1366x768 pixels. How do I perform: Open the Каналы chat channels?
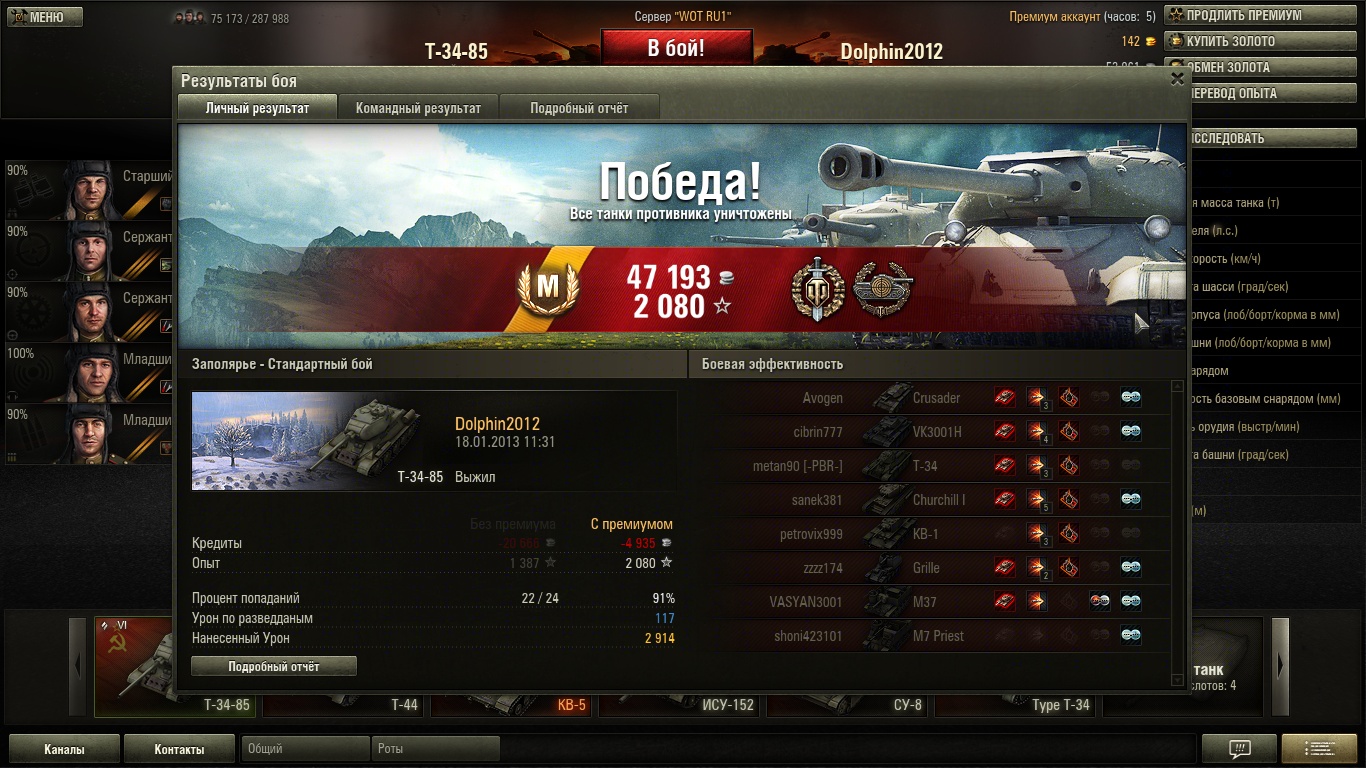click(64, 749)
